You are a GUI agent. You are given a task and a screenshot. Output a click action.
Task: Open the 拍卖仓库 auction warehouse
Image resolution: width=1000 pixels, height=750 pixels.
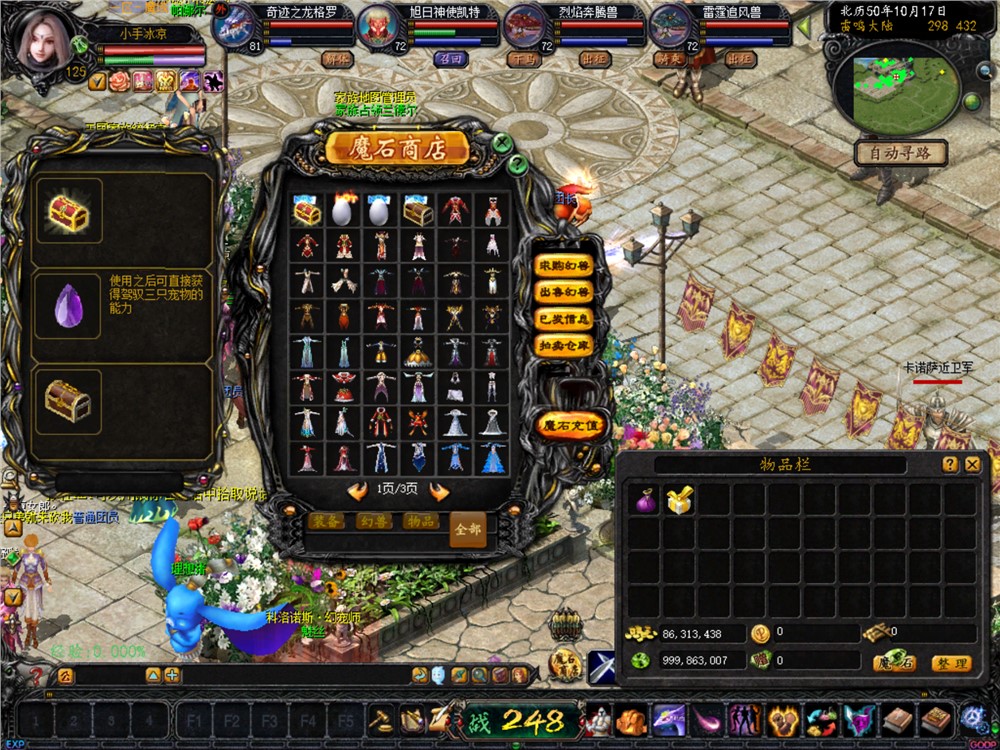tap(565, 345)
